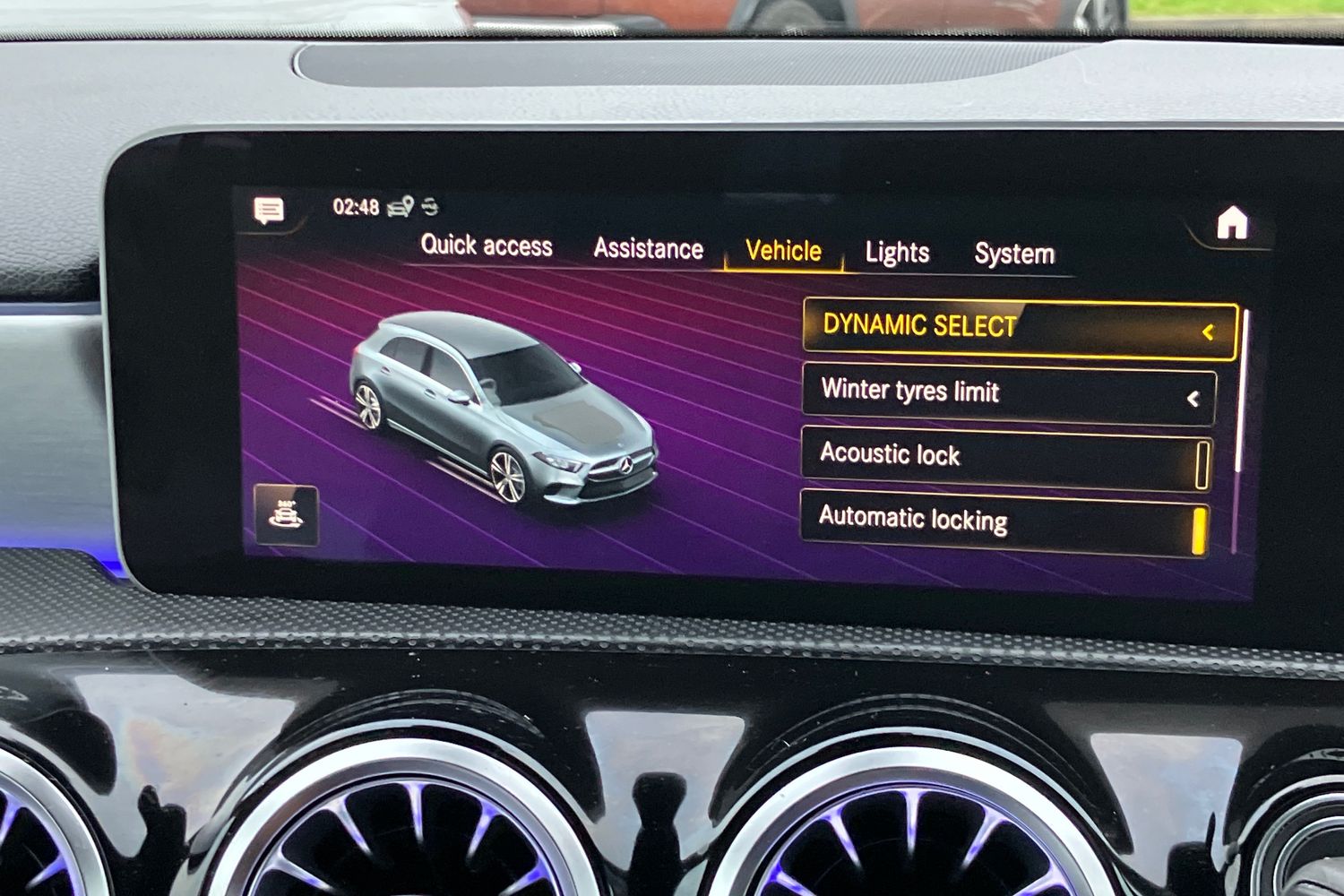The image size is (1344, 896).
Task: Open the 360° surround view camera
Action: pyautogui.click(x=285, y=514)
